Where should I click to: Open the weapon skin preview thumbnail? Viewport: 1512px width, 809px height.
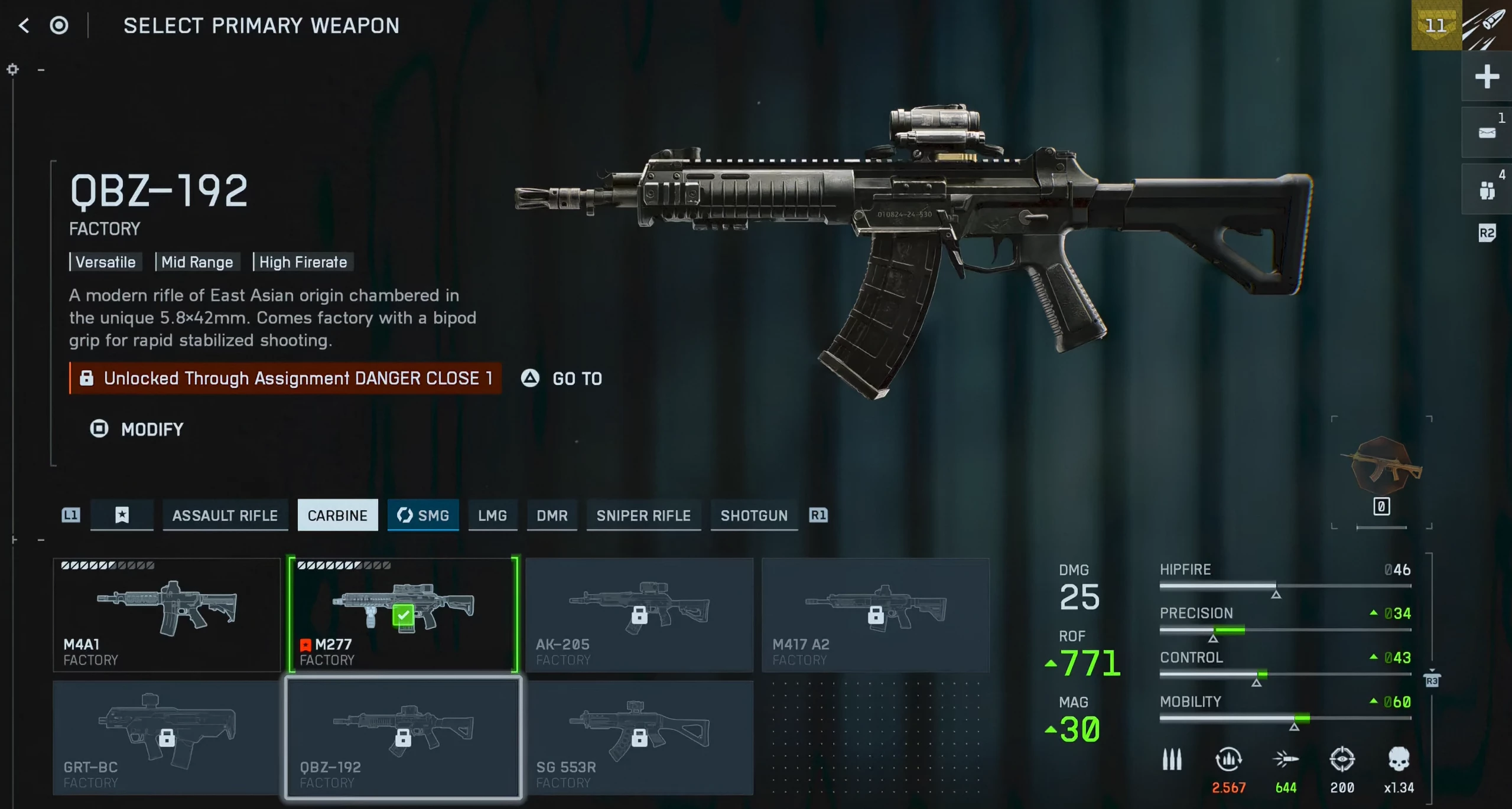coord(1382,467)
